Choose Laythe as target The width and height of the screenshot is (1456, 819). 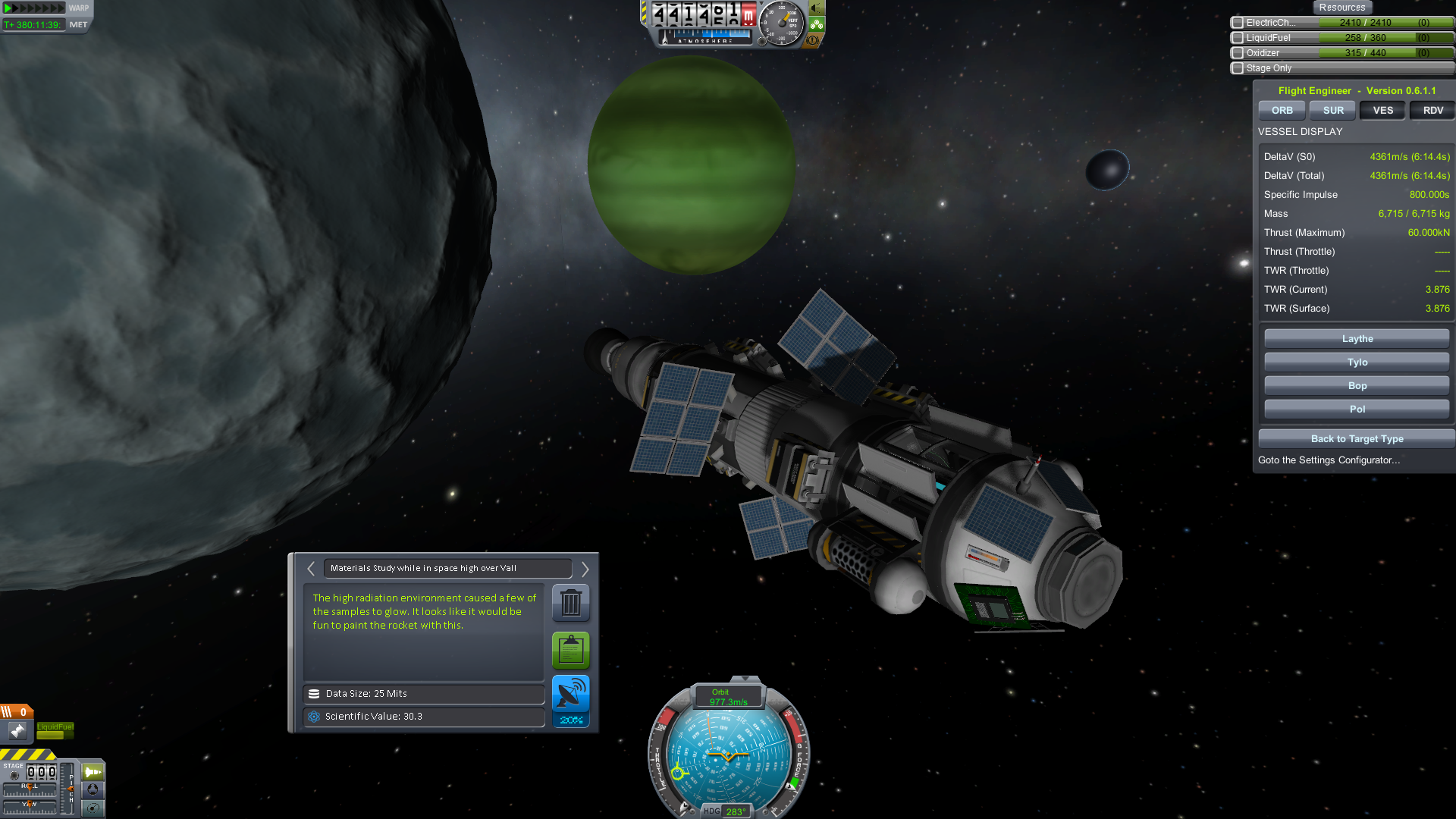coord(1357,339)
